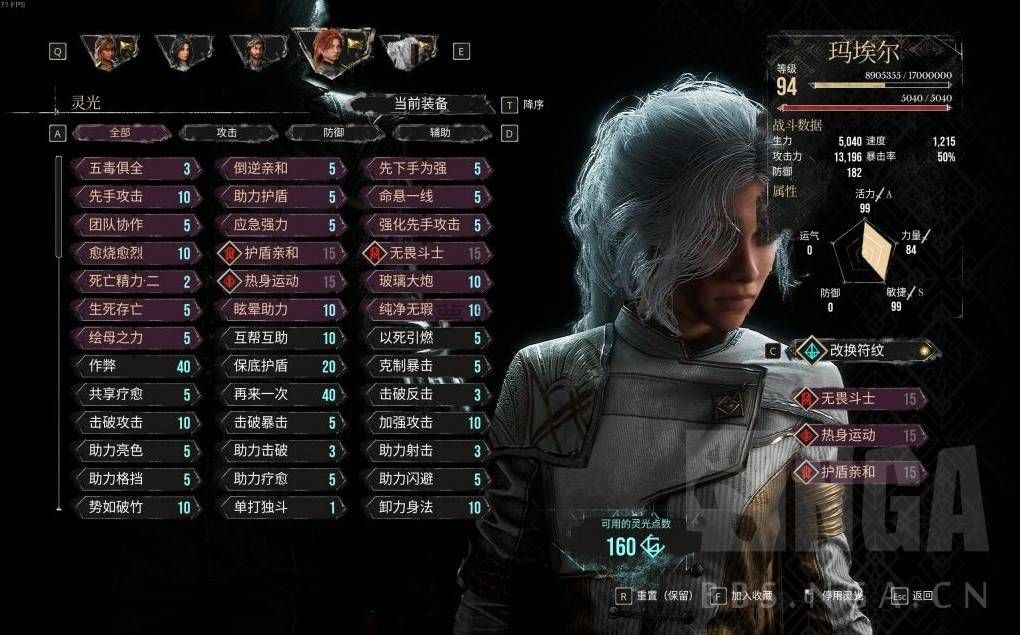Switch to the 攻击 category tab
This screenshot has width=1020, height=635.
click(226, 133)
